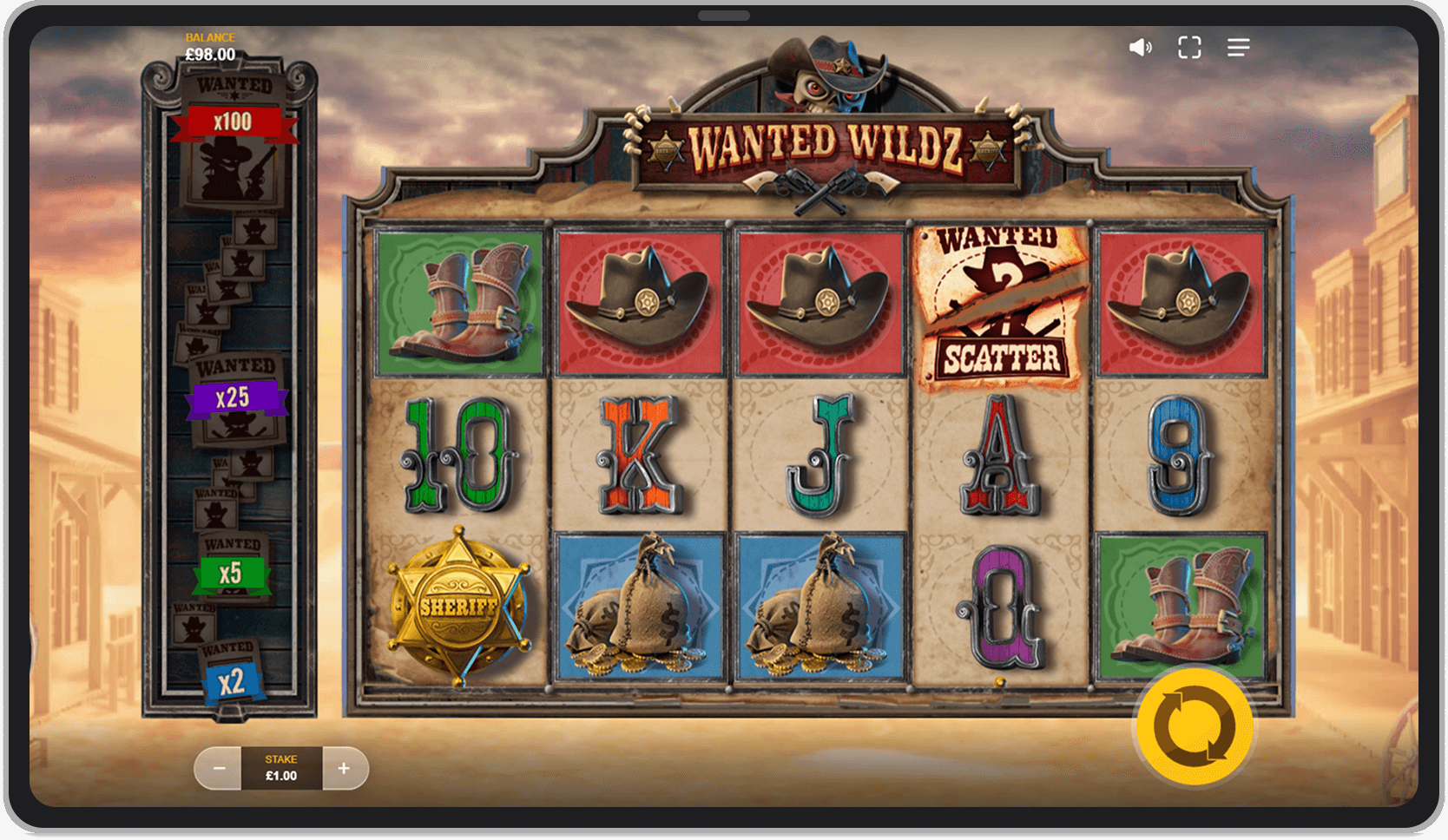Open the game menu
The width and height of the screenshot is (1448, 840).
tap(1238, 47)
